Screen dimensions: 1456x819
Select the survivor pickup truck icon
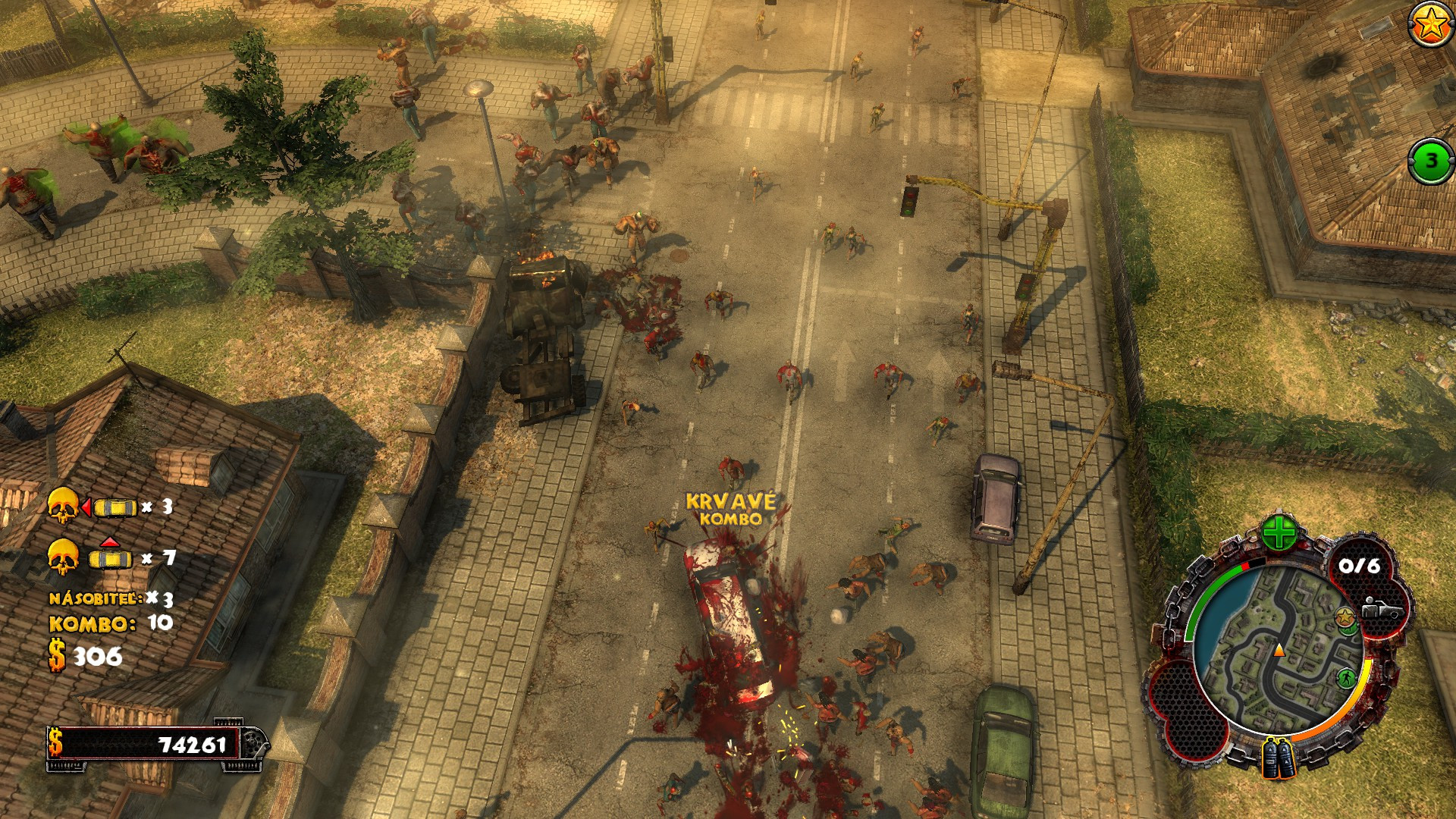1381,608
